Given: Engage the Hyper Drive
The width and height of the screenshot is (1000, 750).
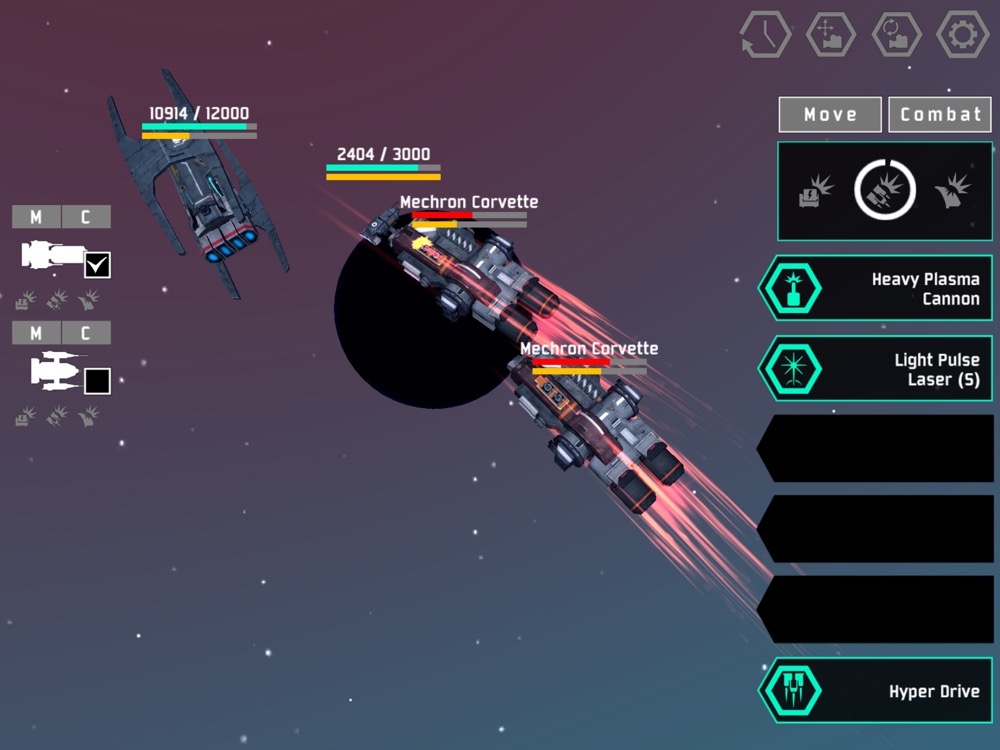Looking at the screenshot, I should click(x=875, y=691).
